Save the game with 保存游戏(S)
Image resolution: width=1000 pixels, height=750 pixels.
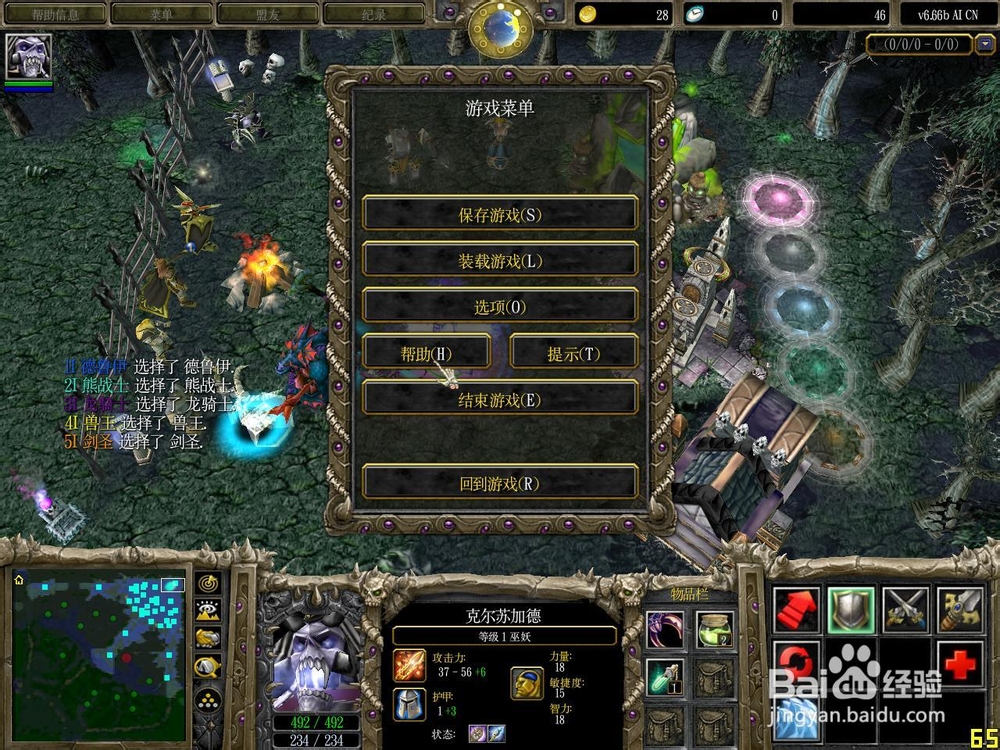click(499, 214)
